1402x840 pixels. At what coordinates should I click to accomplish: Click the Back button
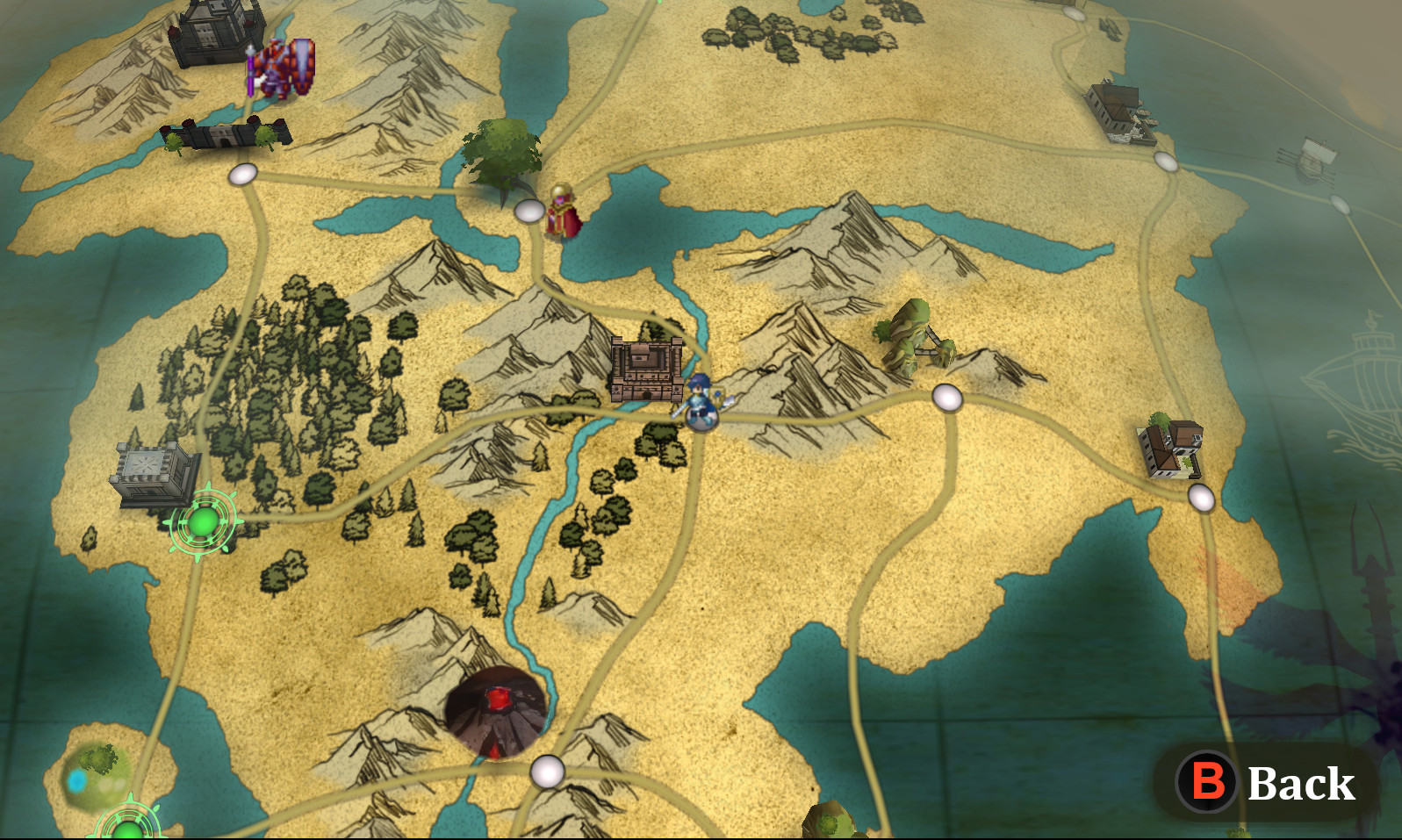(1266, 782)
